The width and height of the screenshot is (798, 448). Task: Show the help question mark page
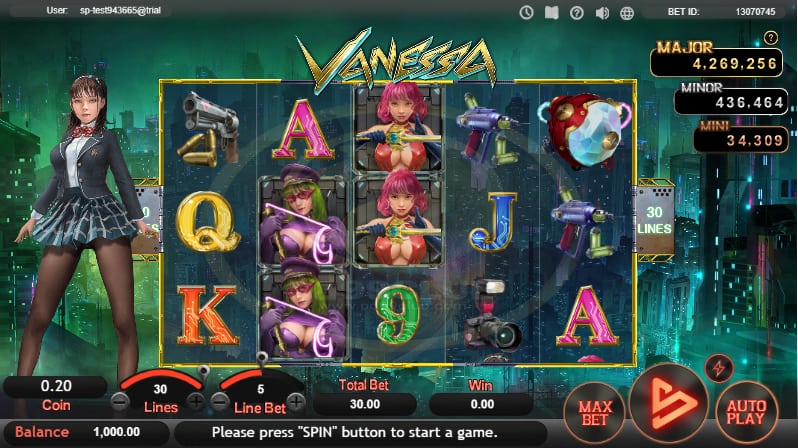577,12
